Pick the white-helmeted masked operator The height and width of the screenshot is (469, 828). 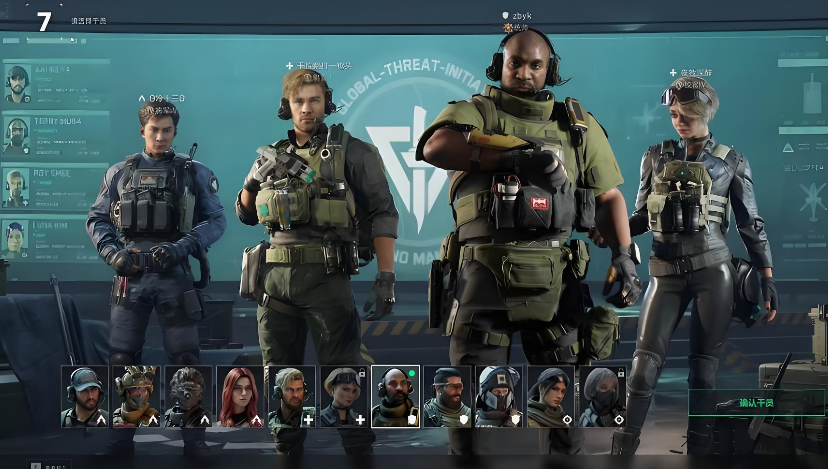[499, 396]
